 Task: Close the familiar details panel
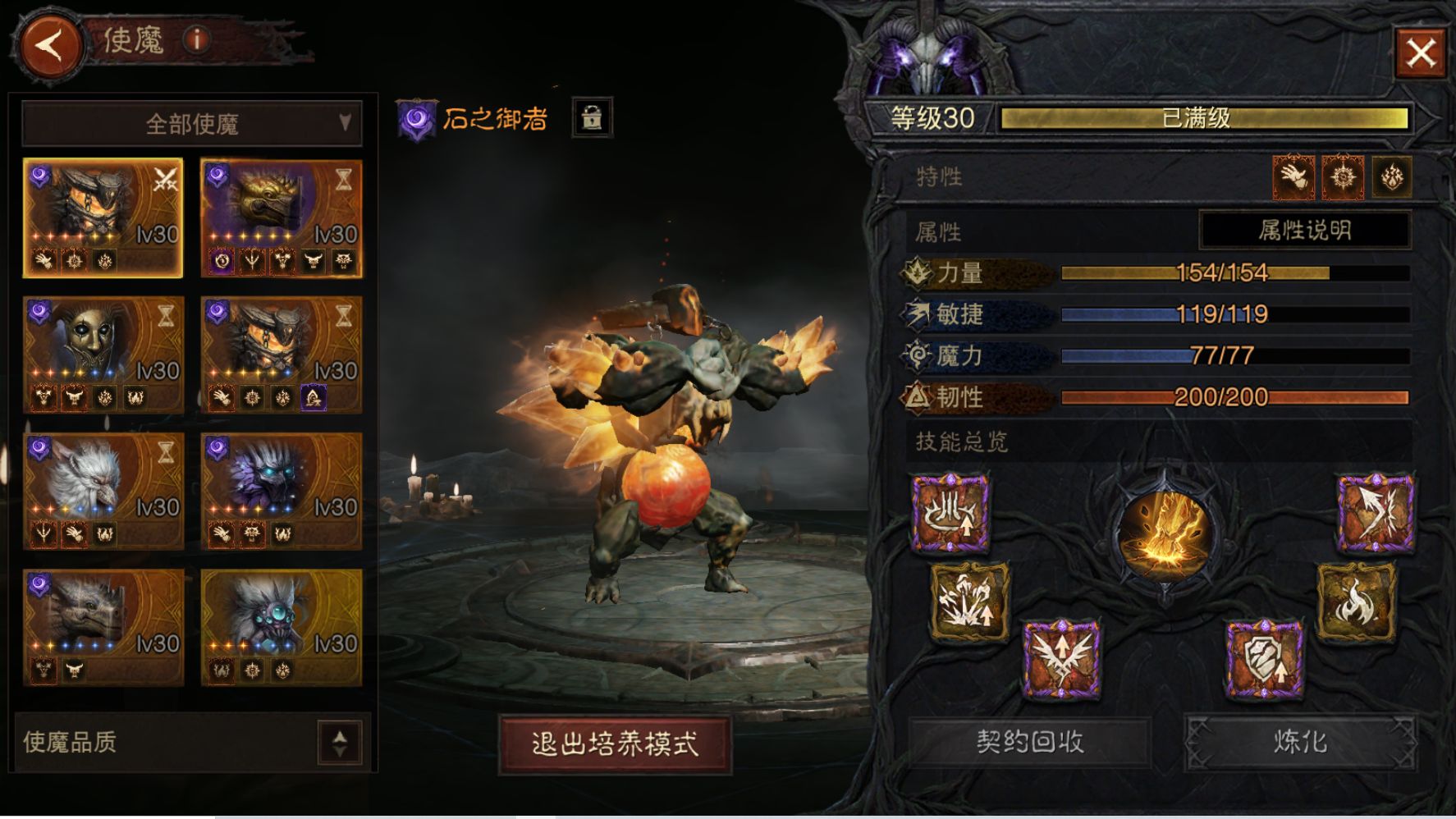click(x=1421, y=53)
